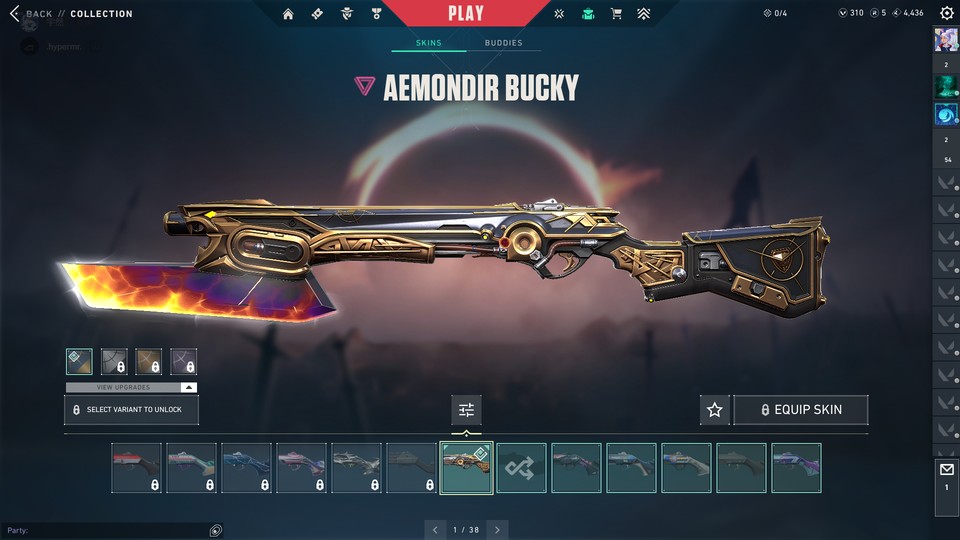Switch to the Buddies tab
The image size is (960, 540).
coord(503,43)
